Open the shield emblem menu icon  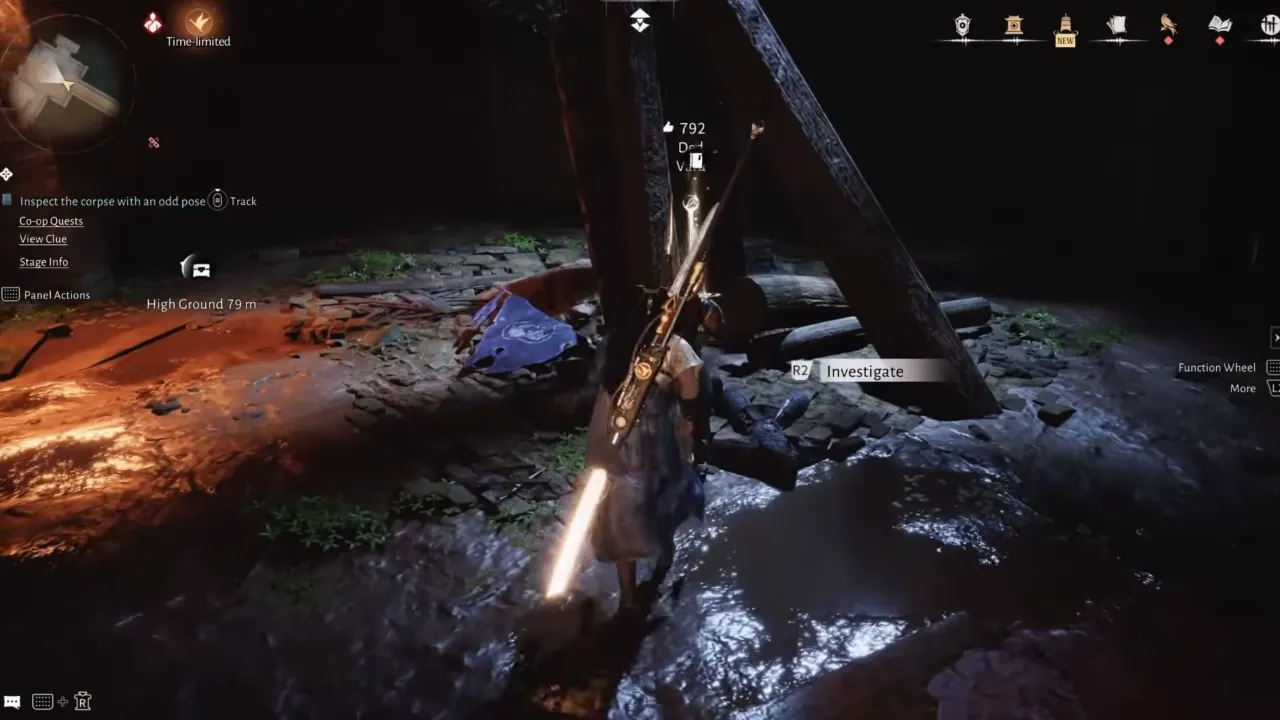[x=962, y=25]
